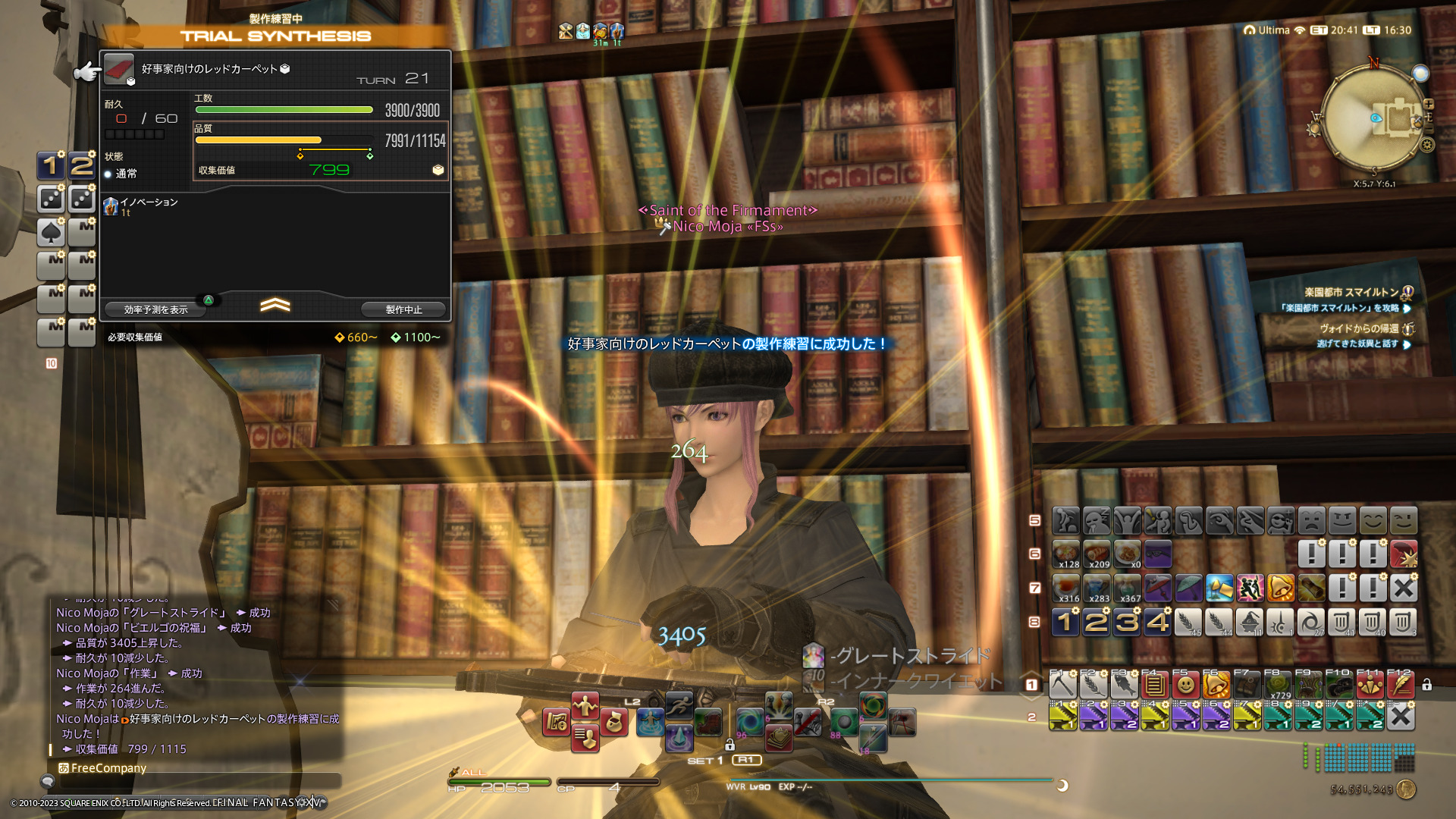Toggle the hotbar padlock icon

tap(1426, 685)
